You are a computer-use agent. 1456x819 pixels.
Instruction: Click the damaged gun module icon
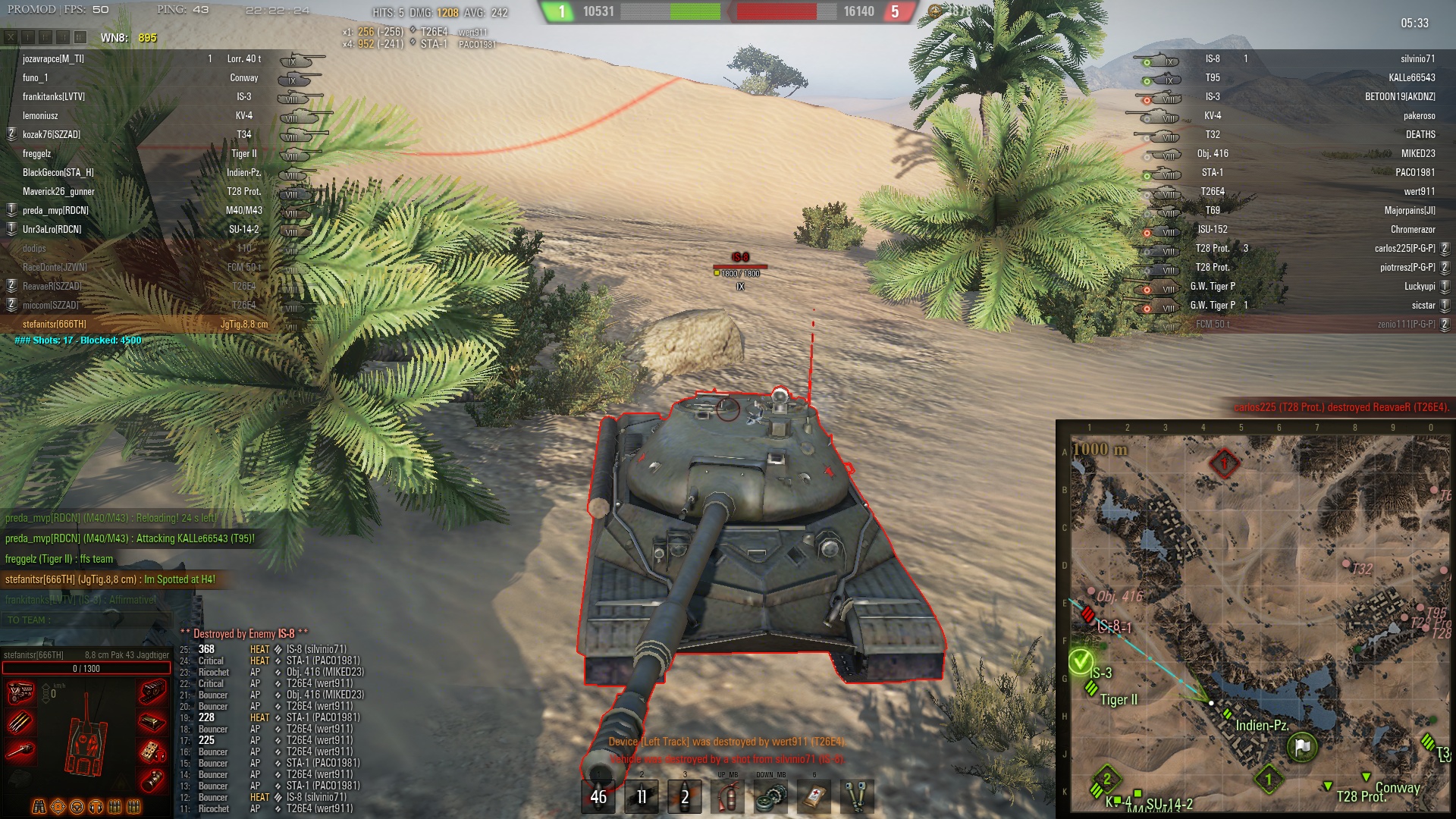pyautogui.click(x=20, y=752)
